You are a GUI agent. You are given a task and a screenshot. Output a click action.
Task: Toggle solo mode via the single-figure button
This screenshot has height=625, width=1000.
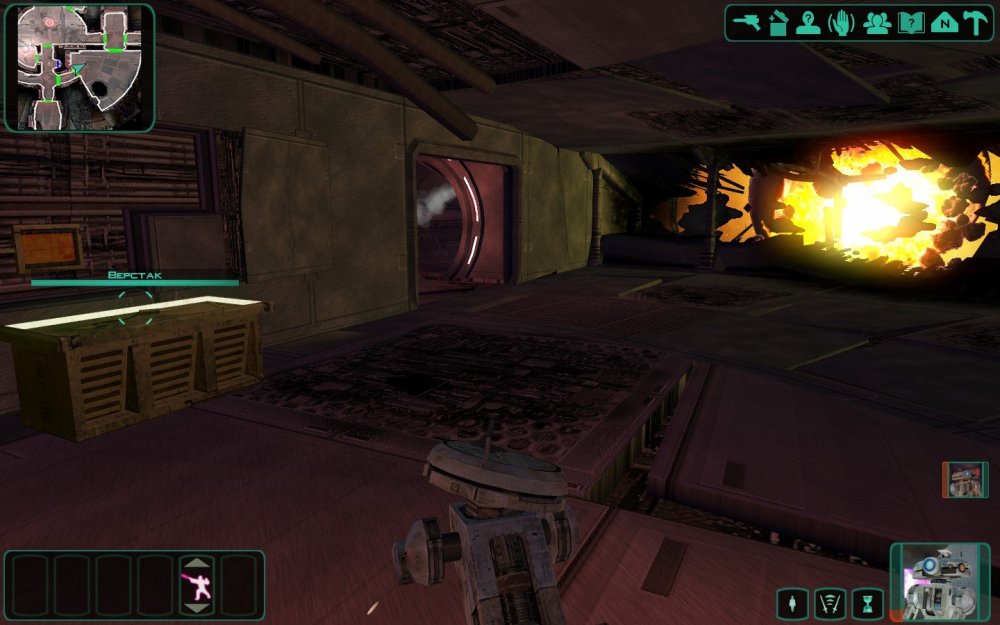coord(794,603)
